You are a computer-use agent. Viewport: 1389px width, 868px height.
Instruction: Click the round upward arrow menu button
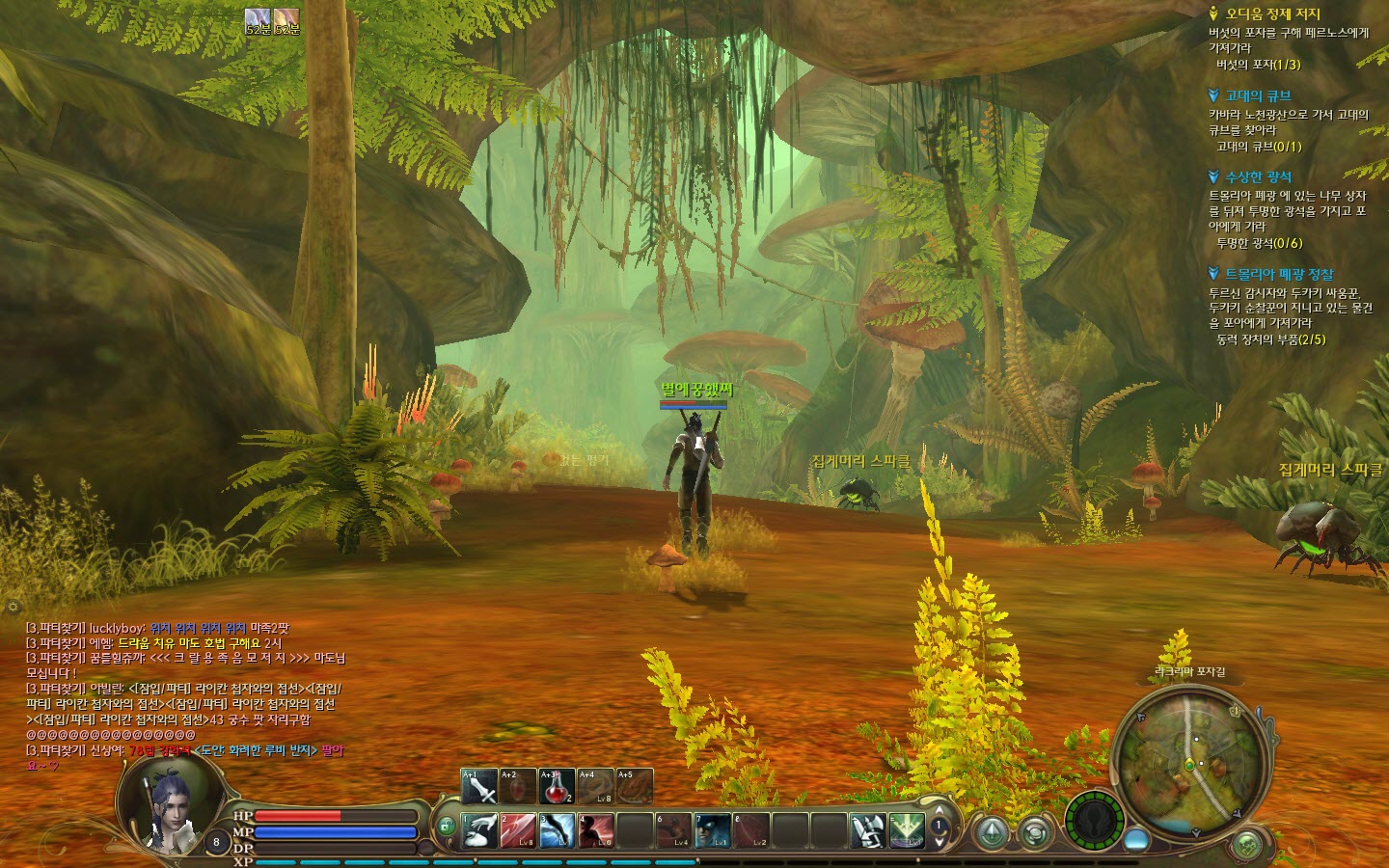pyautogui.click(x=992, y=831)
